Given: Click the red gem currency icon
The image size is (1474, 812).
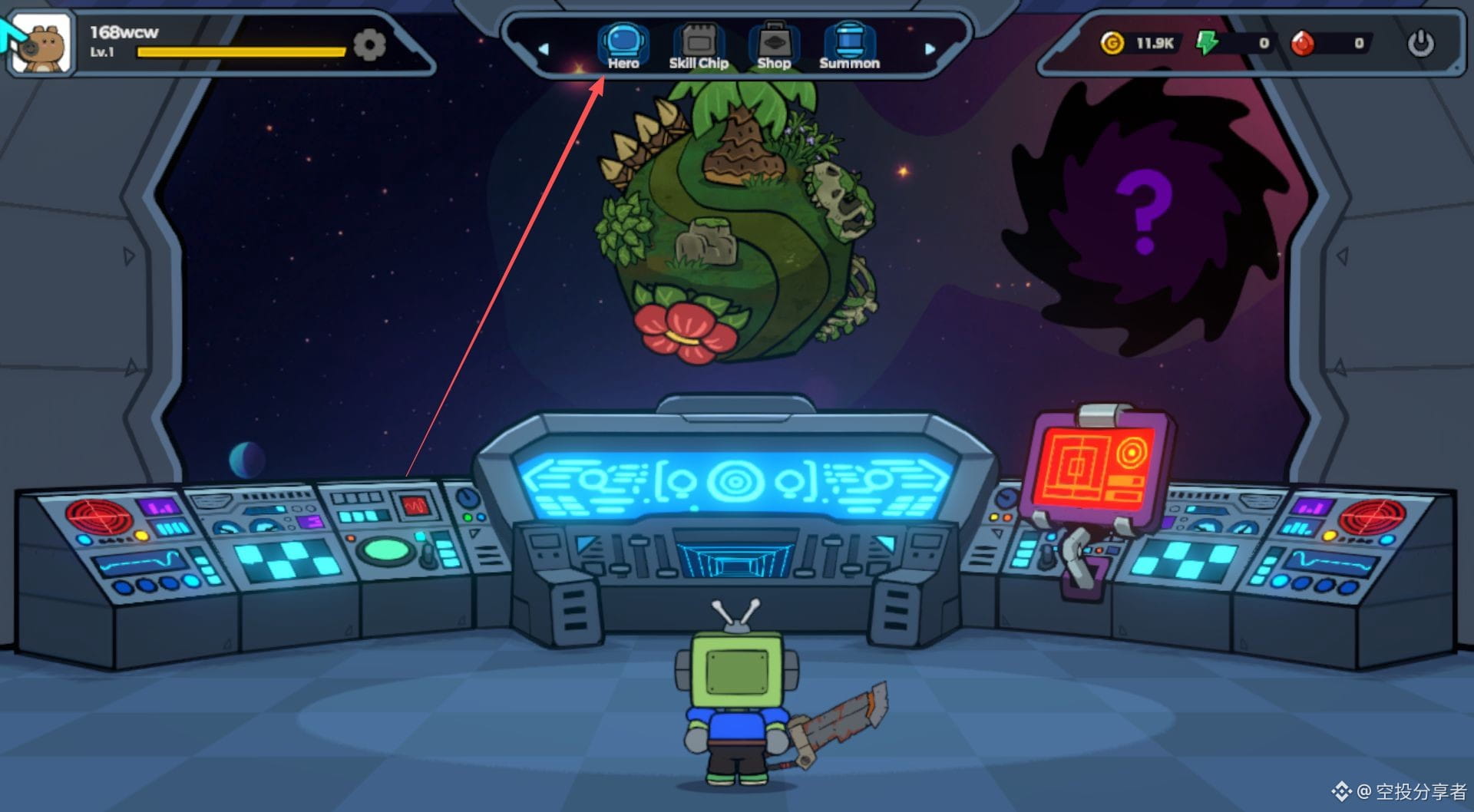Looking at the screenshot, I should (x=1302, y=43).
